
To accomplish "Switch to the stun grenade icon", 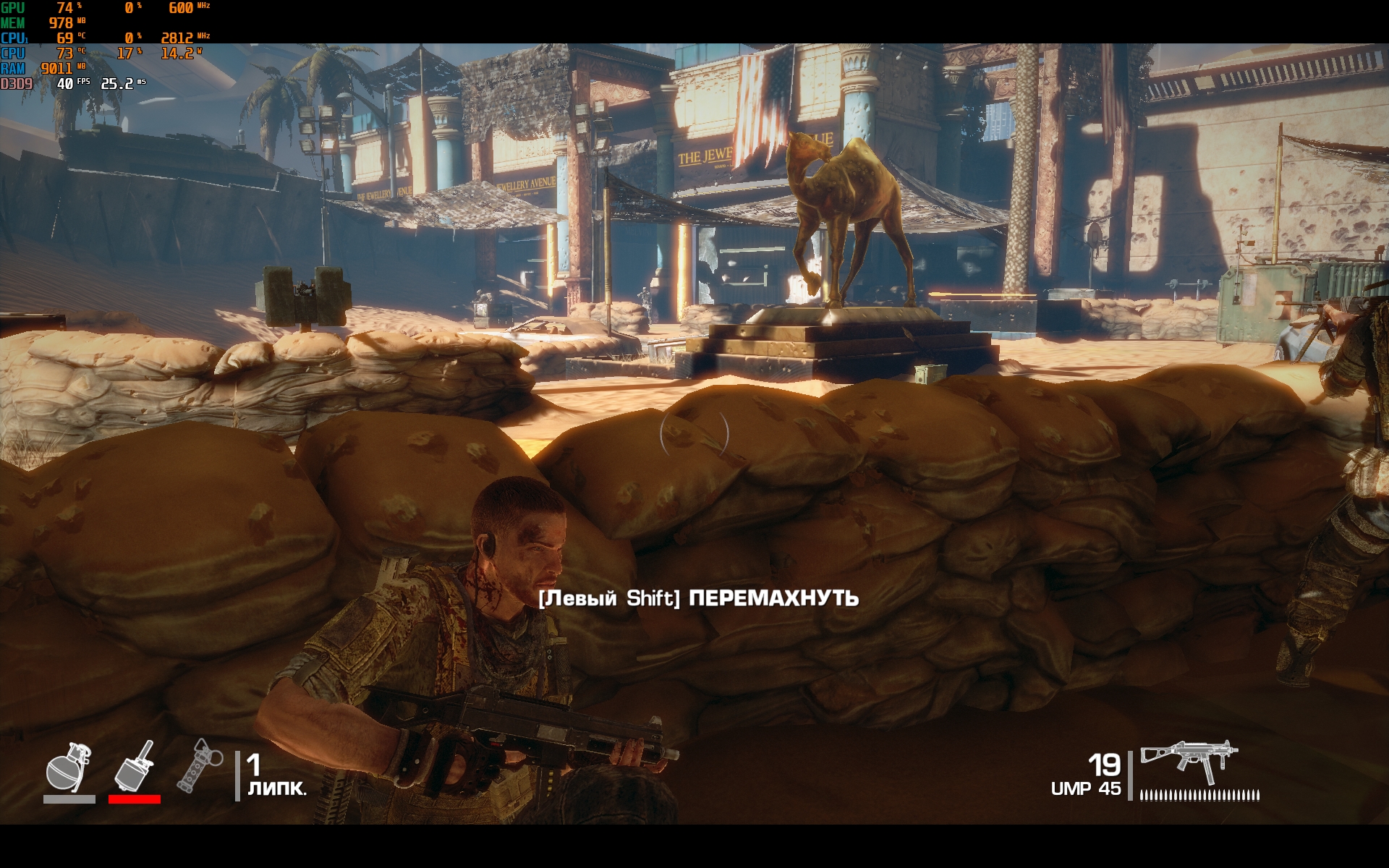I will pyautogui.click(x=198, y=765).
